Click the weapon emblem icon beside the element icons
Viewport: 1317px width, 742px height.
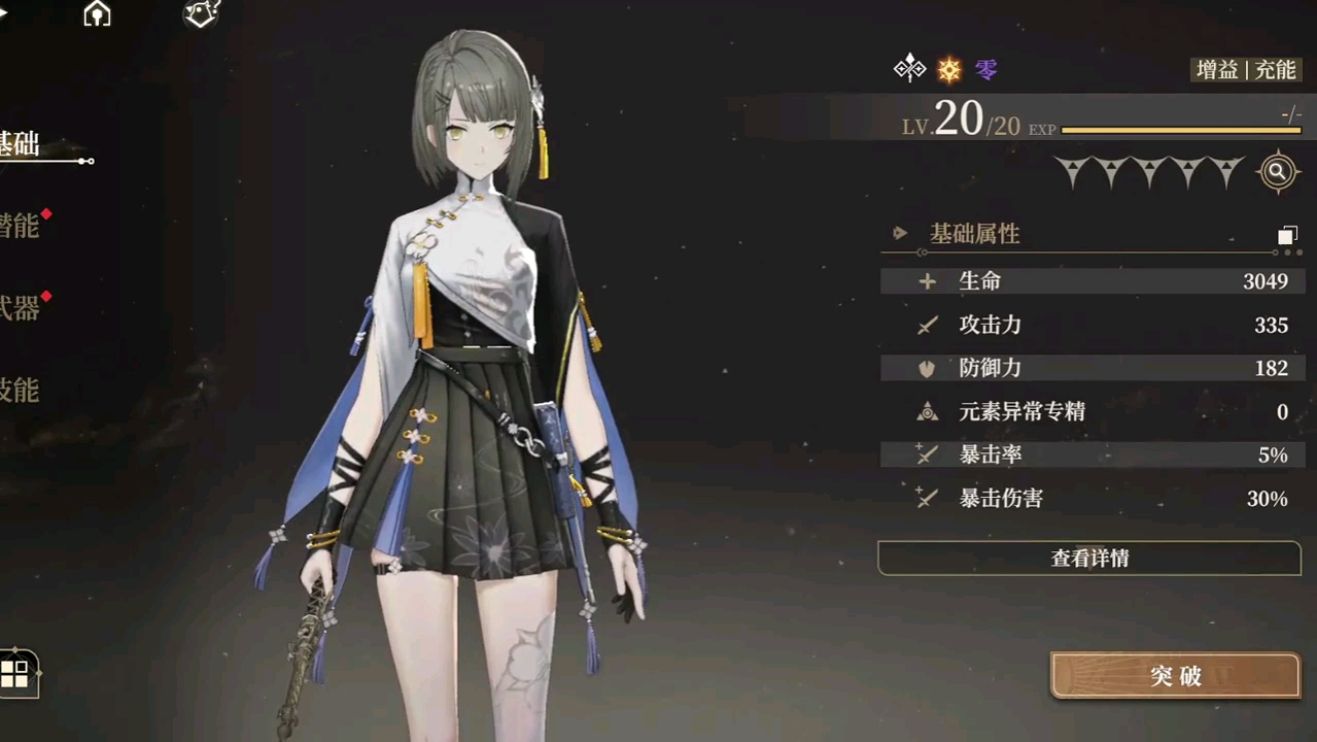(x=910, y=68)
